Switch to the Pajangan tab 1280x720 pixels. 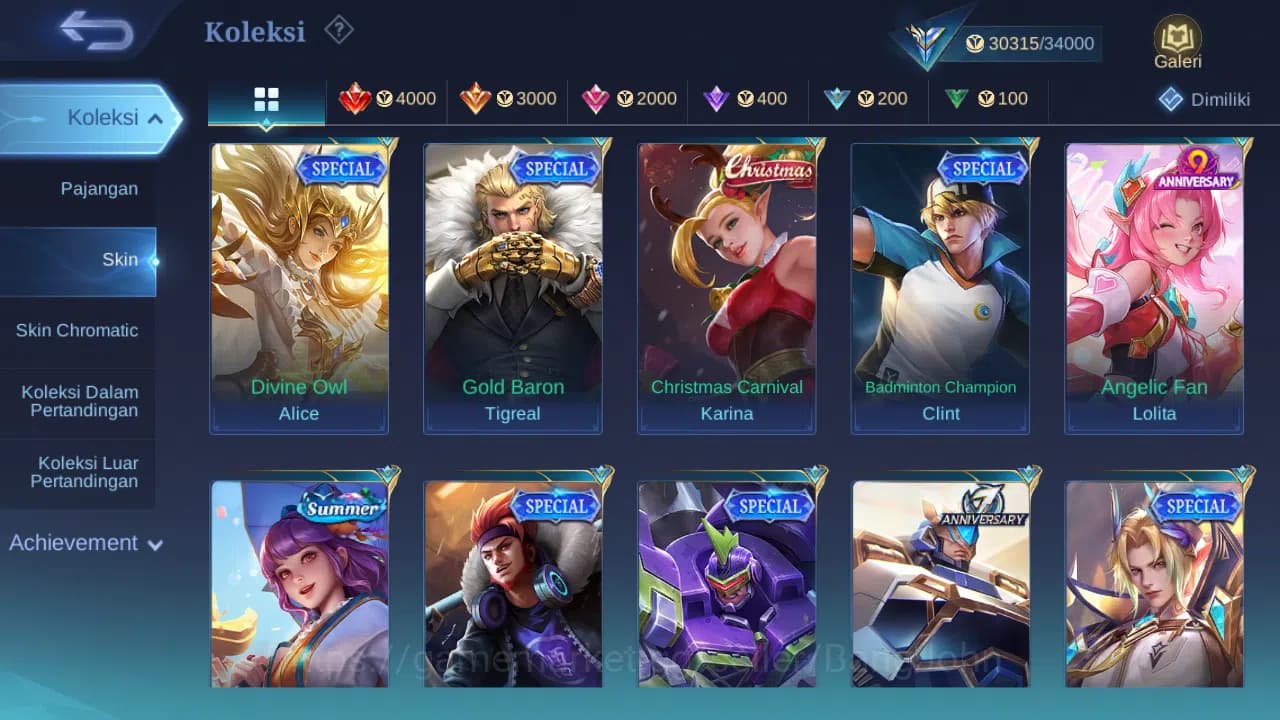[100, 188]
